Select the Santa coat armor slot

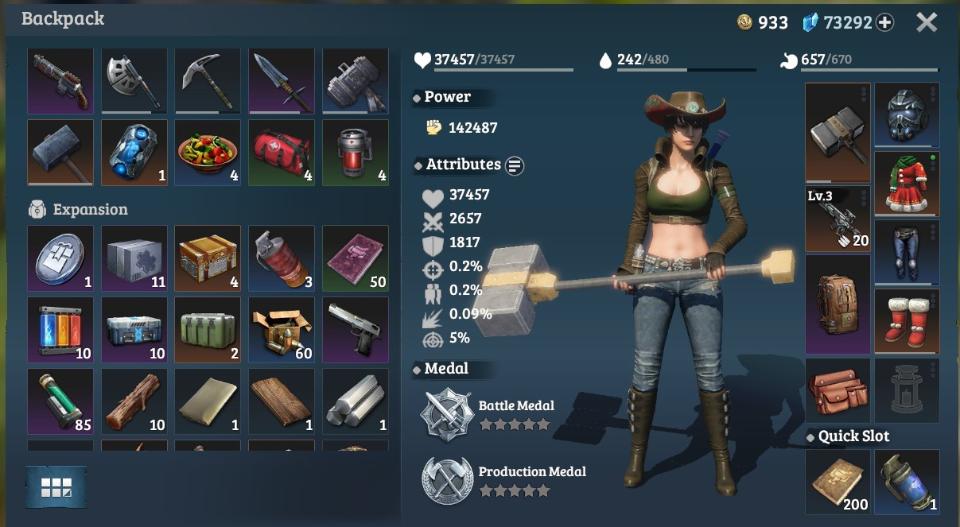click(906, 183)
